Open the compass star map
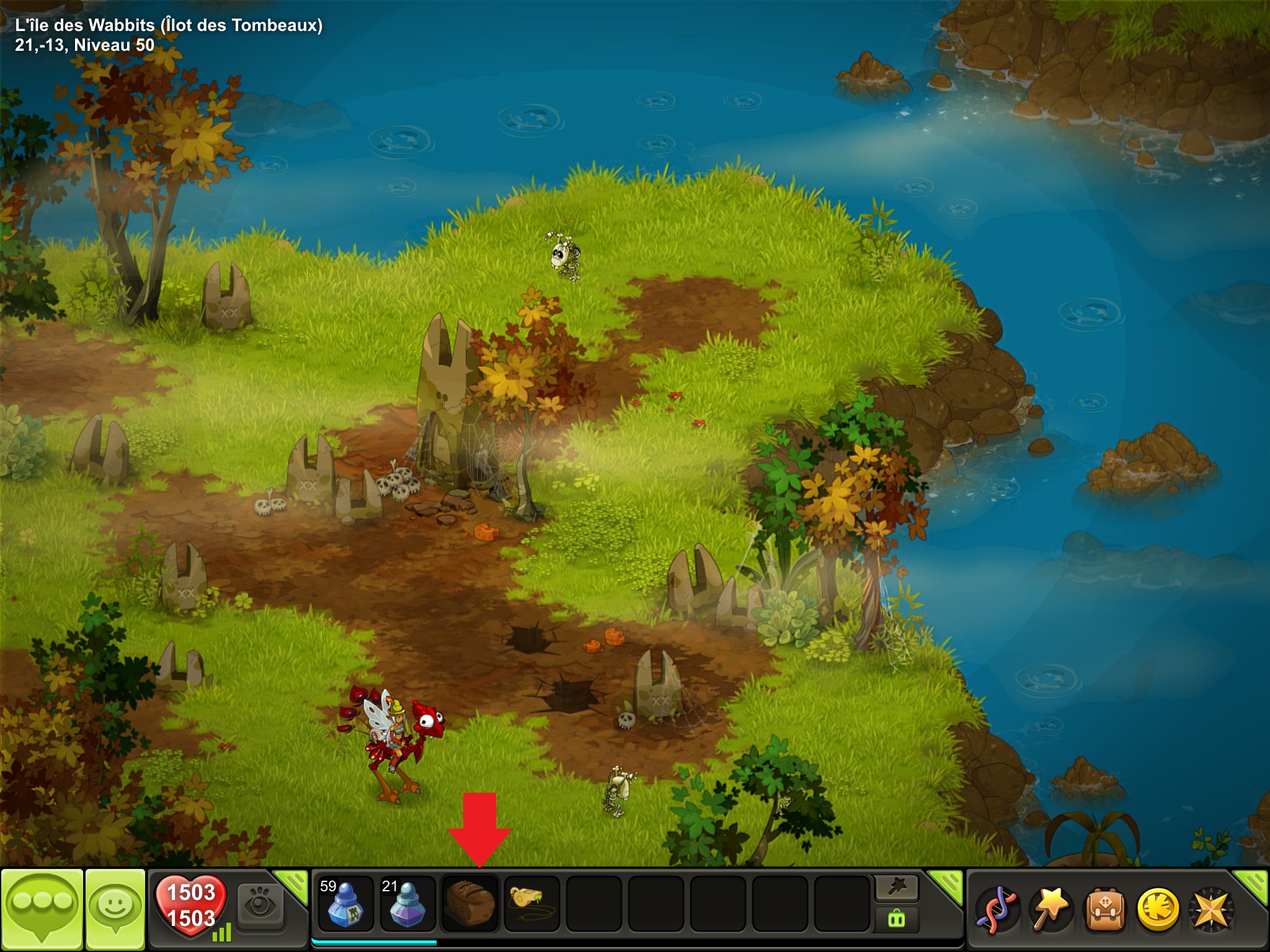This screenshot has height=952, width=1270. coord(1210,910)
